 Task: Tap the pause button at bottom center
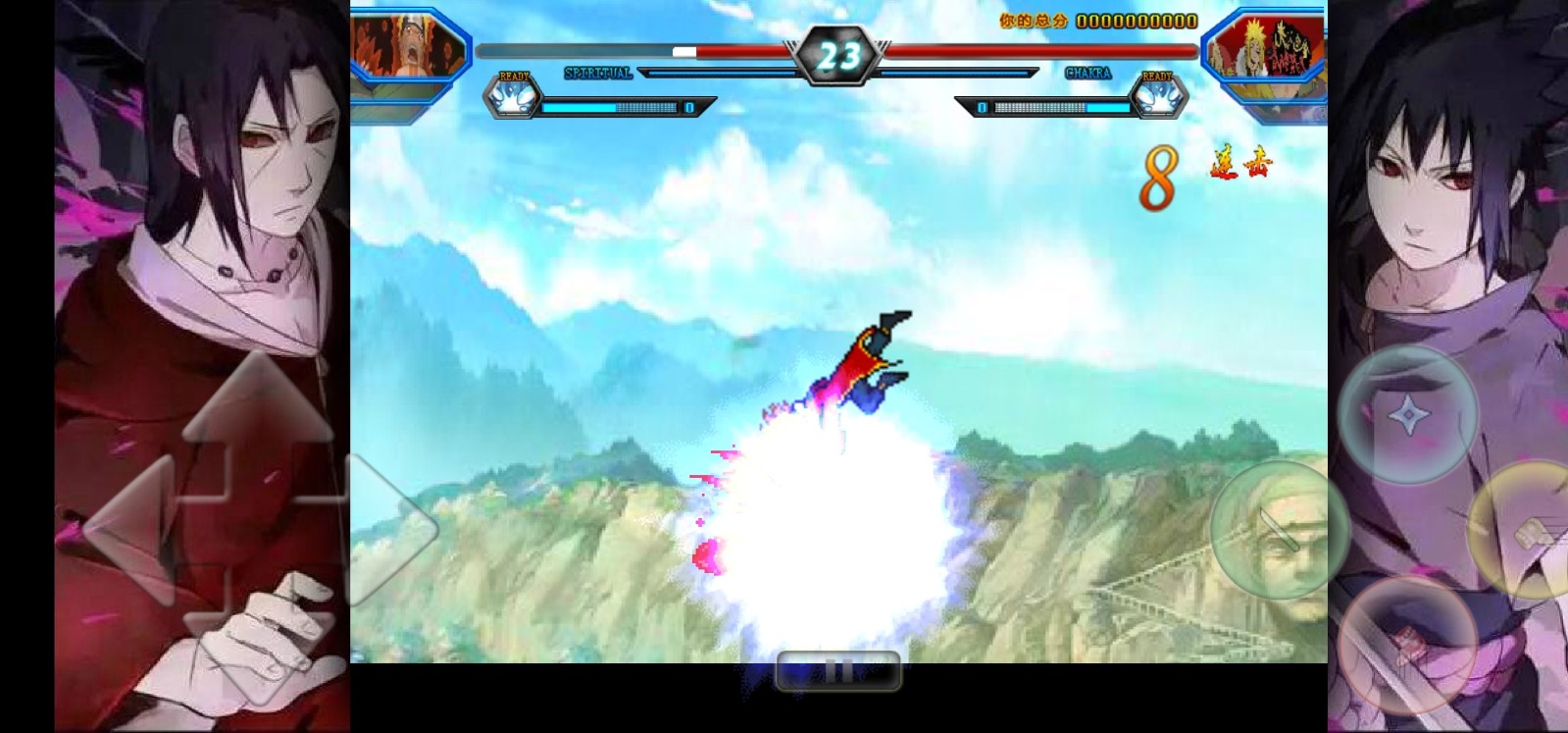[x=837, y=671]
